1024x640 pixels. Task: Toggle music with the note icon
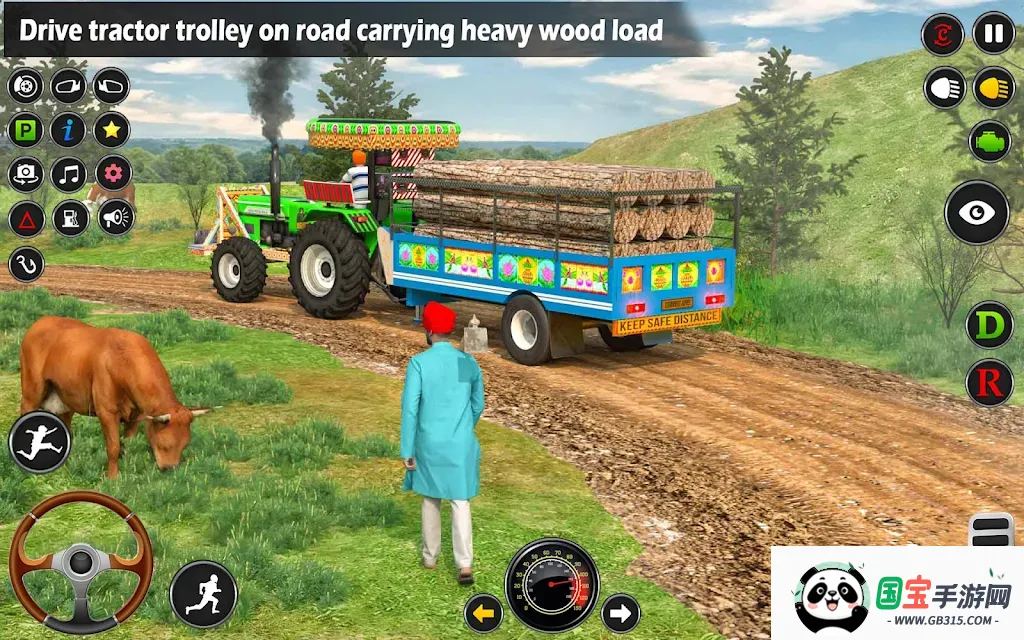coord(69,174)
